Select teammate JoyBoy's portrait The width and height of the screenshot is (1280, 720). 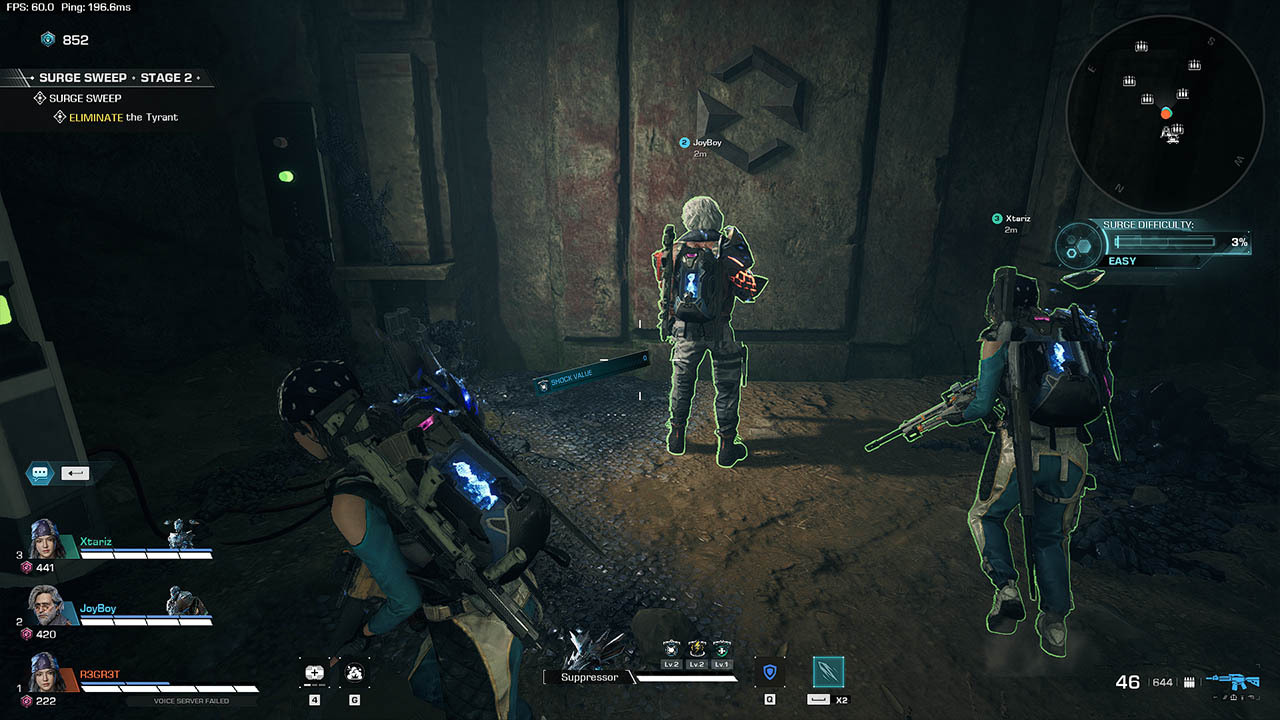click(x=48, y=606)
